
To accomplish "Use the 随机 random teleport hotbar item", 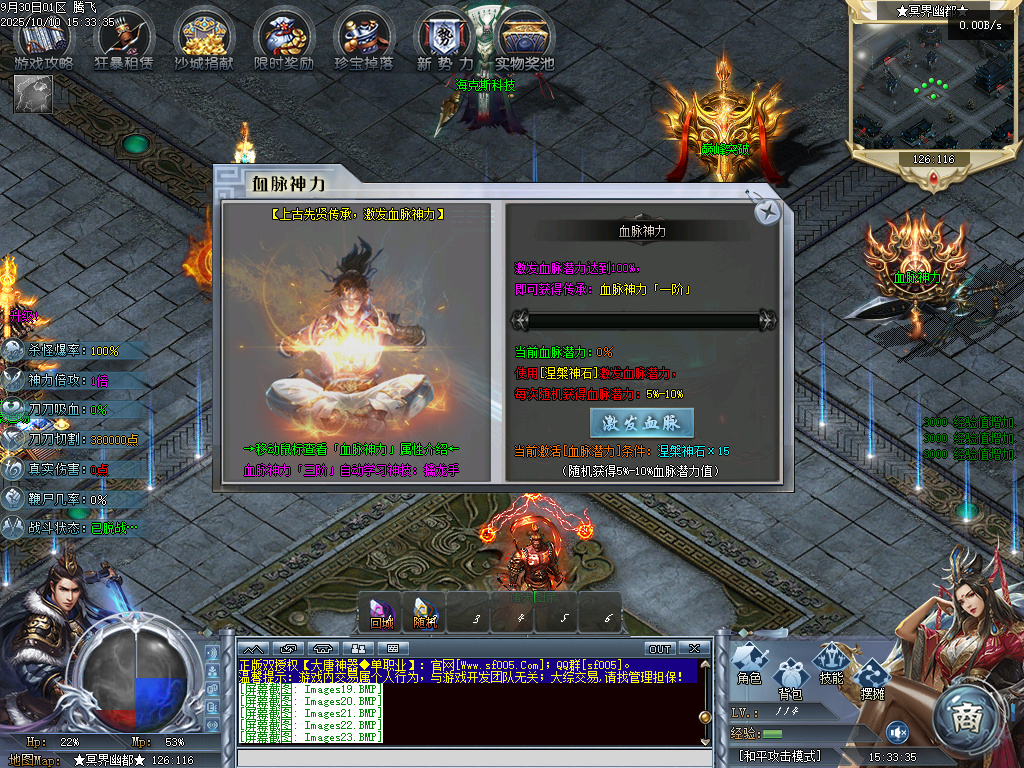I will [426, 613].
